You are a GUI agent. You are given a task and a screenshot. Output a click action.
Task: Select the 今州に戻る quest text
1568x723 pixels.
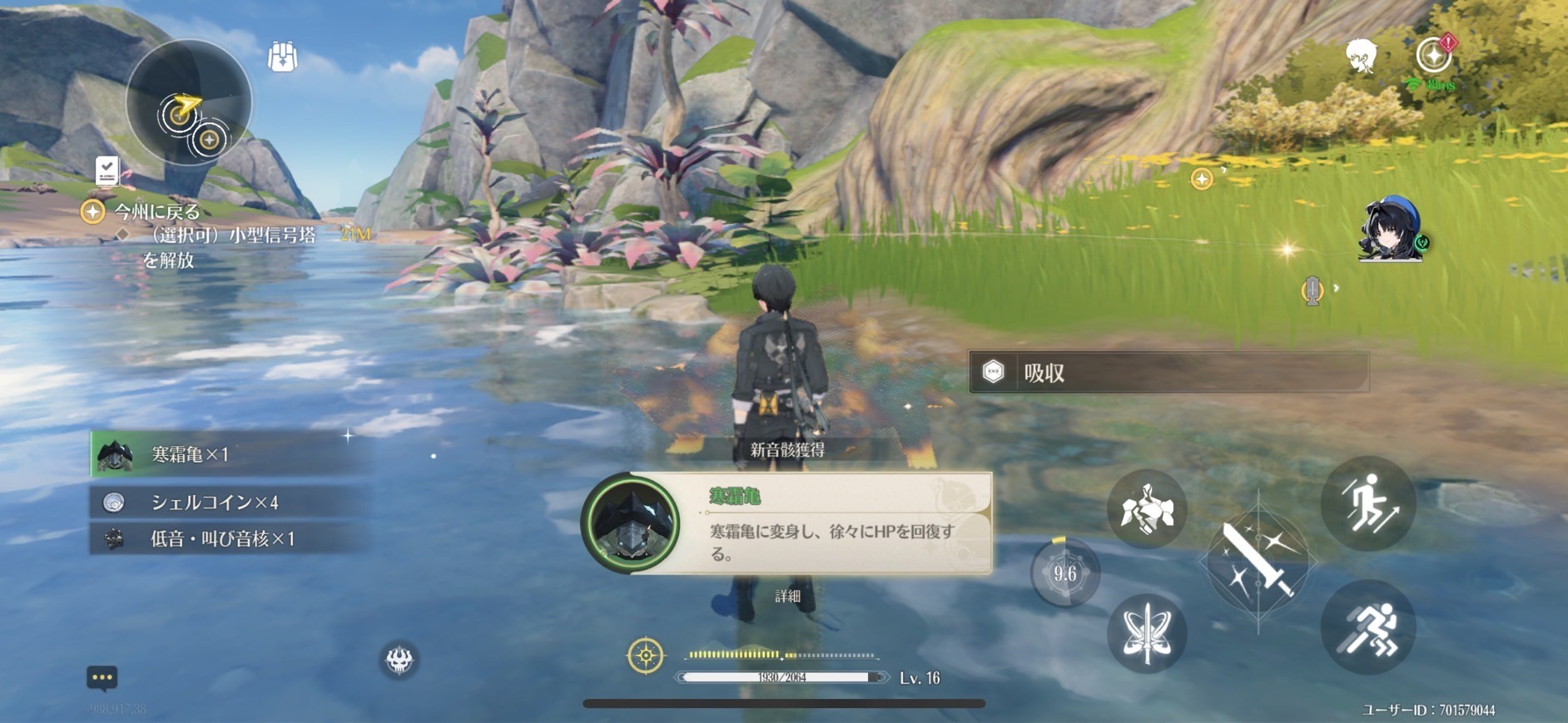pyautogui.click(x=155, y=212)
